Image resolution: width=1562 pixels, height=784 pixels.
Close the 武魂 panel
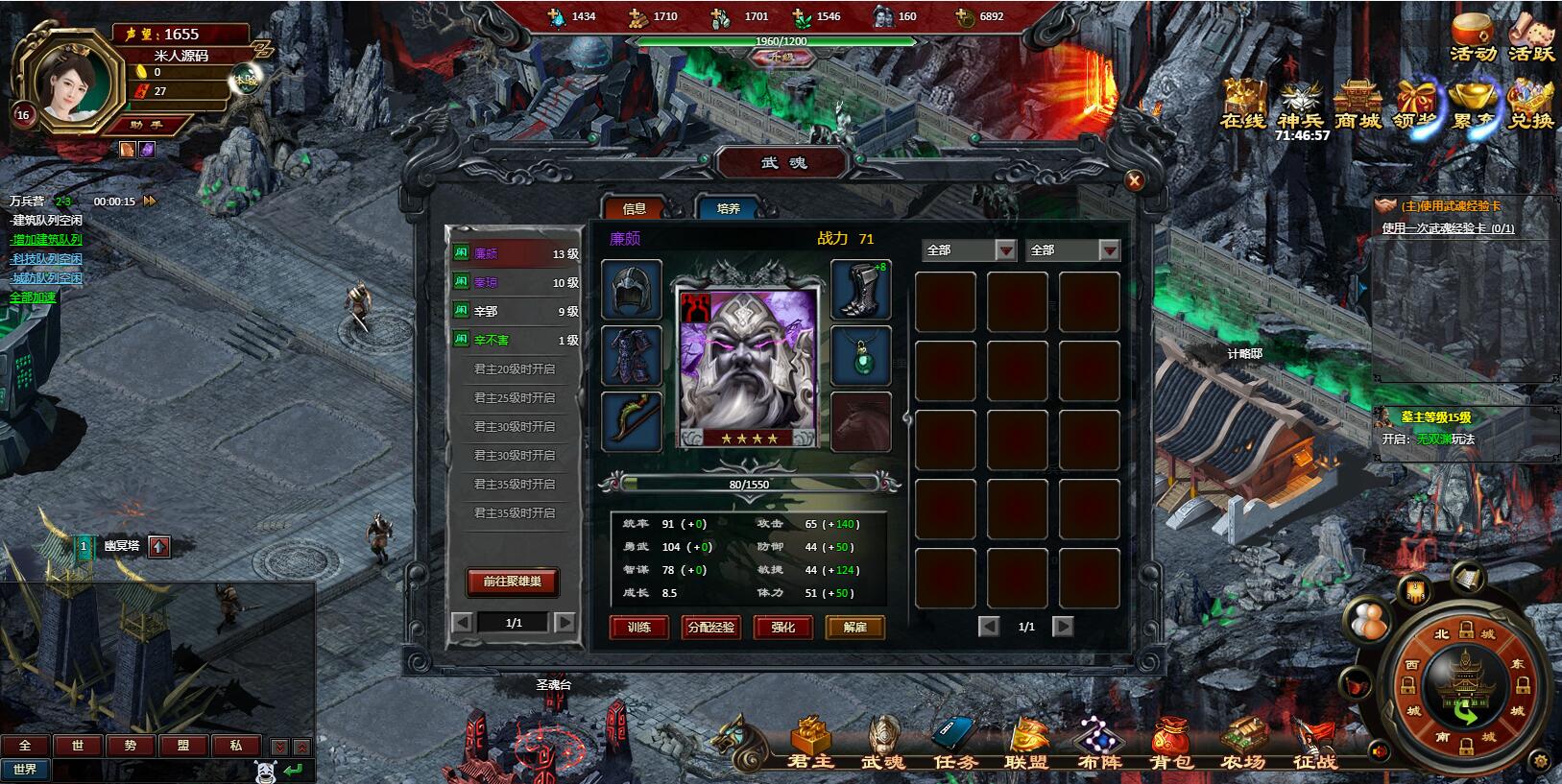(1134, 180)
